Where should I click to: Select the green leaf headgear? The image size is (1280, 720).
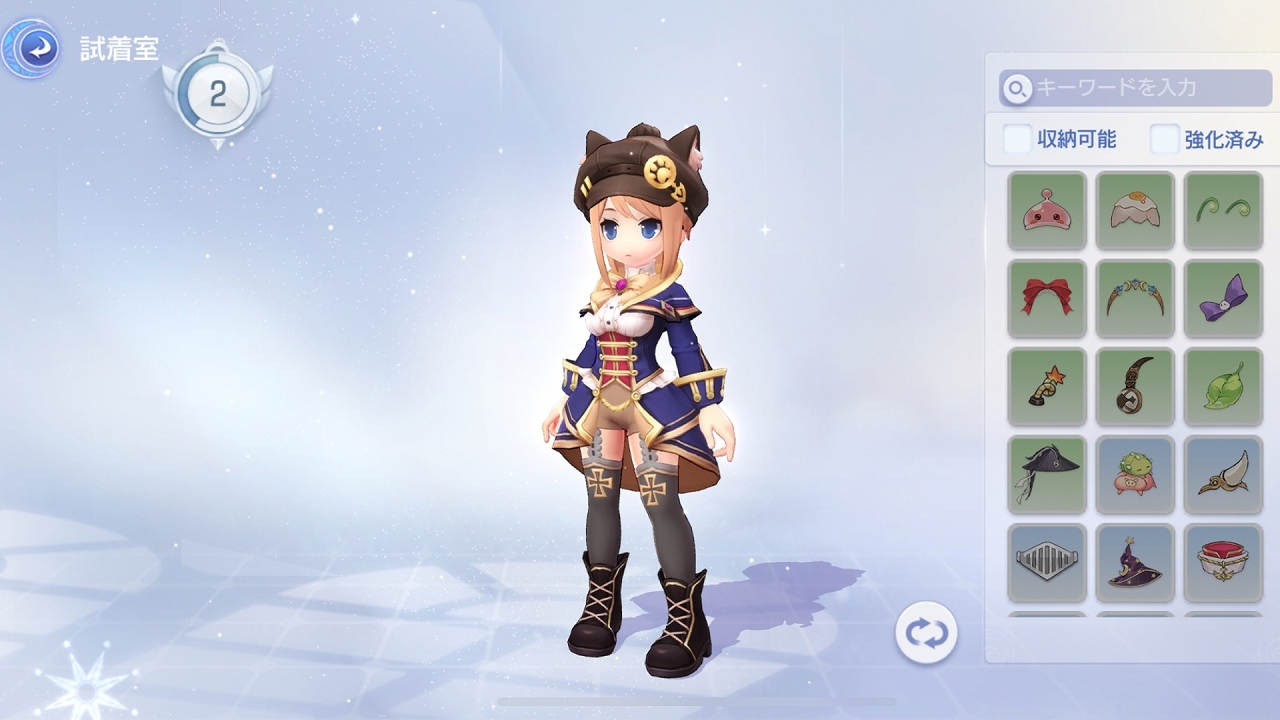(x=1223, y=386)
